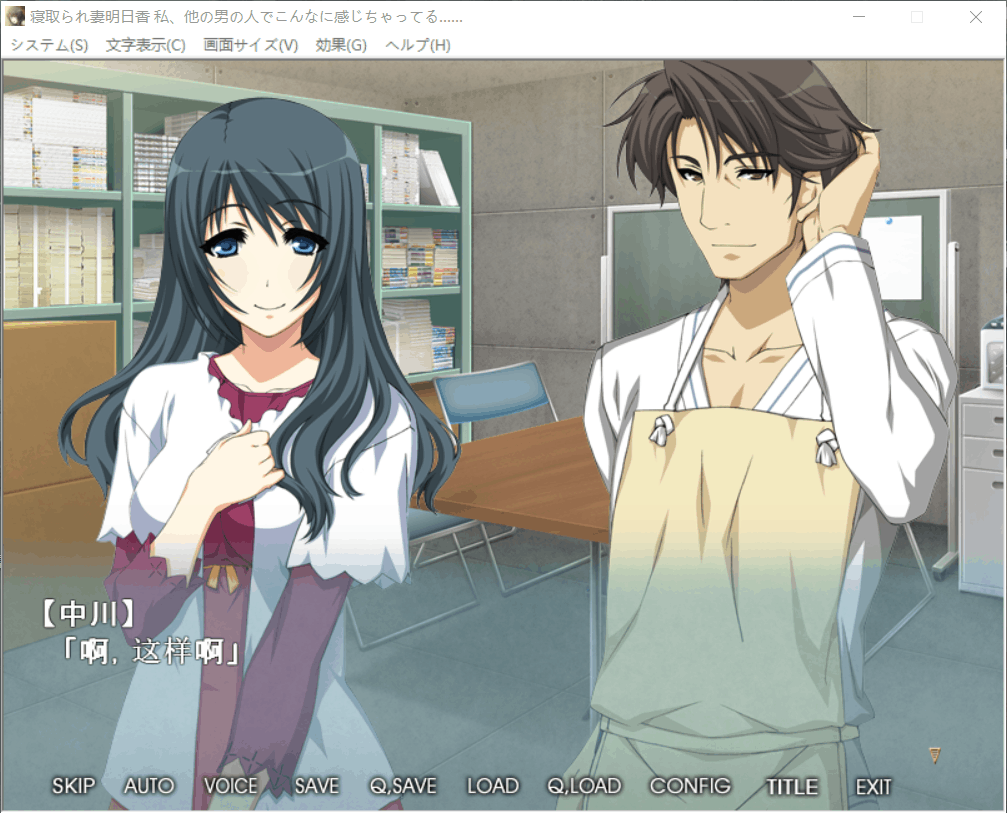Open the 画面サイズ(V) menu
This screenshot has width=1007, height=813.
pyautogui.click(x=250, y=45)
